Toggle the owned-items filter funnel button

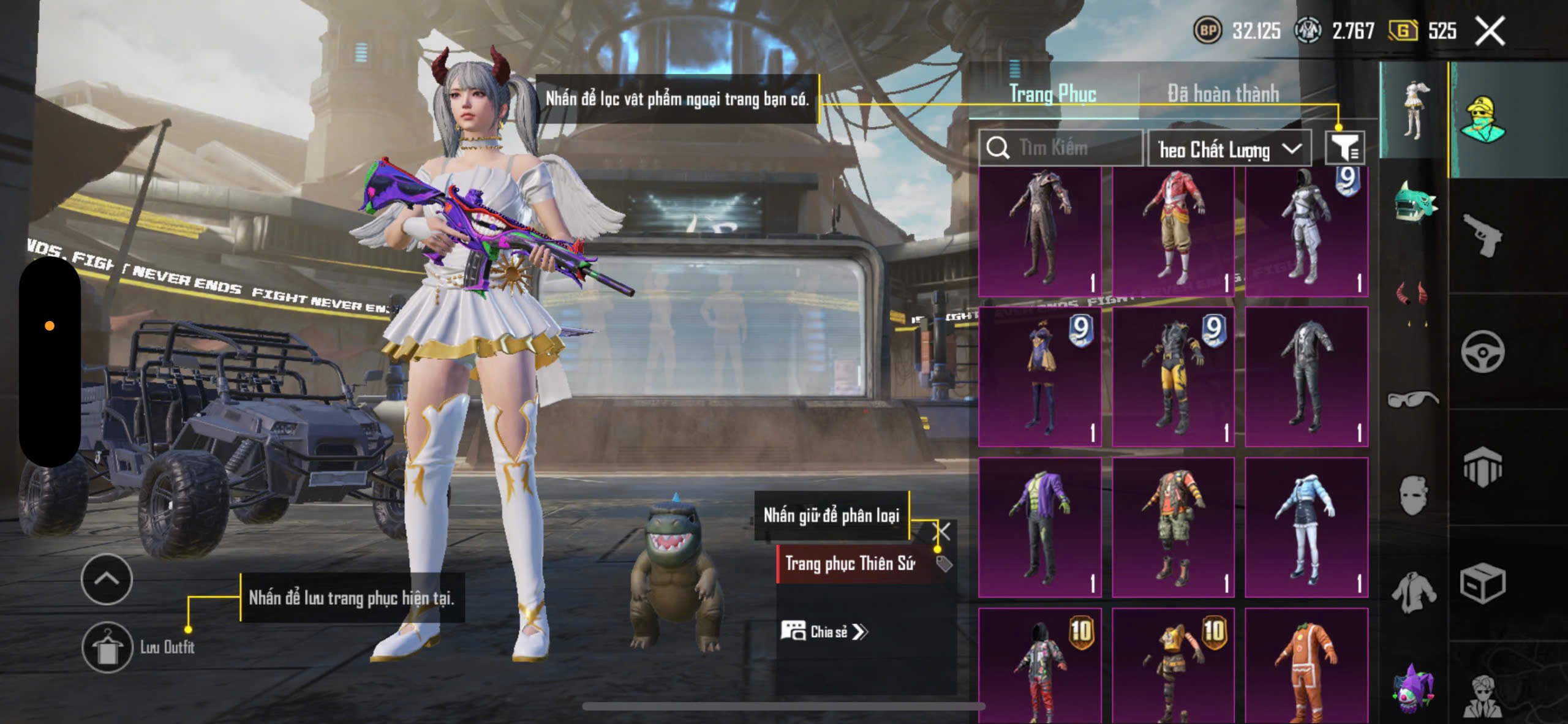tap(1345, 148)
